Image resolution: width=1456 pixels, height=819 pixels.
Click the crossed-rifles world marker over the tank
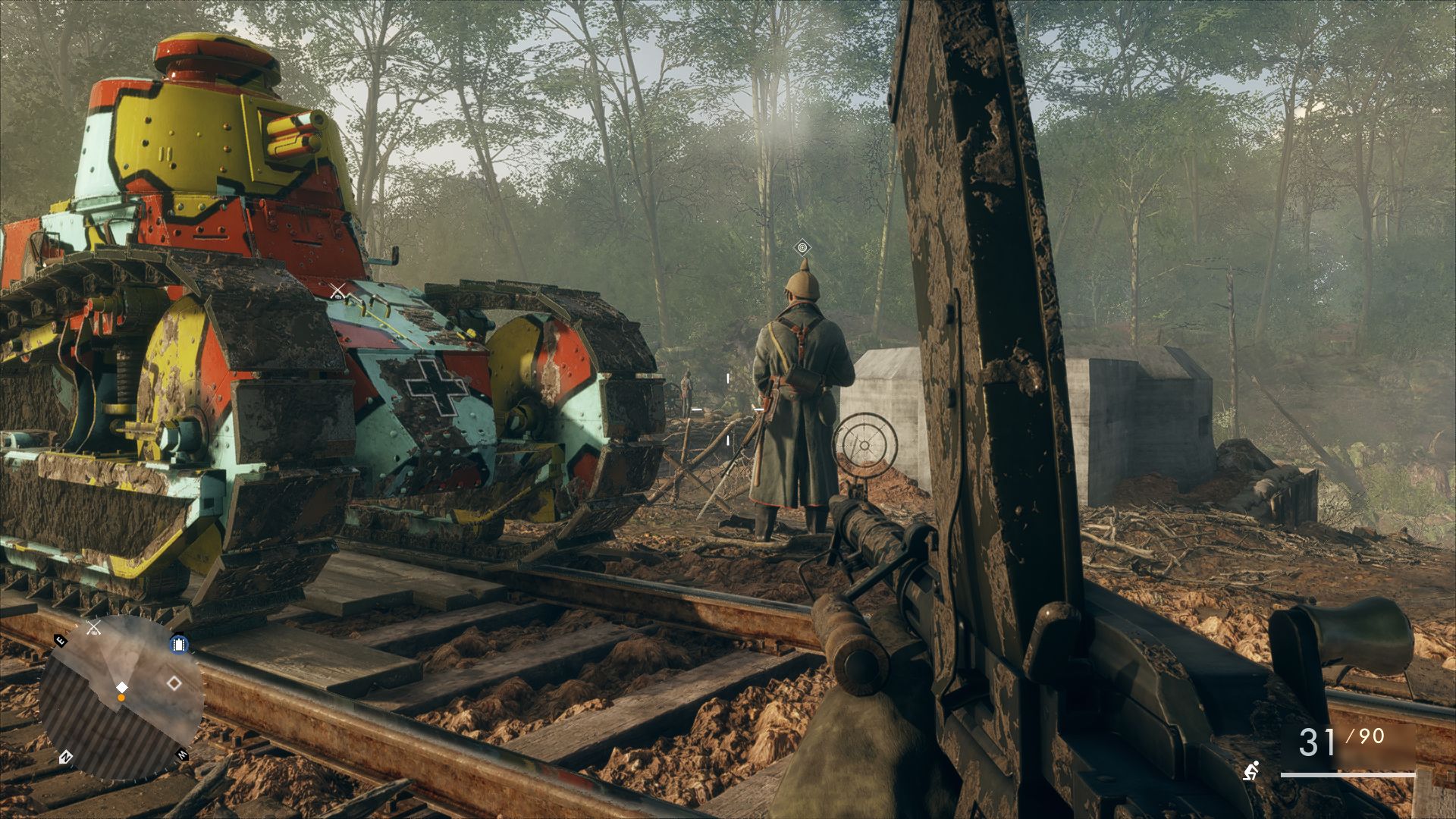point(338,290)
